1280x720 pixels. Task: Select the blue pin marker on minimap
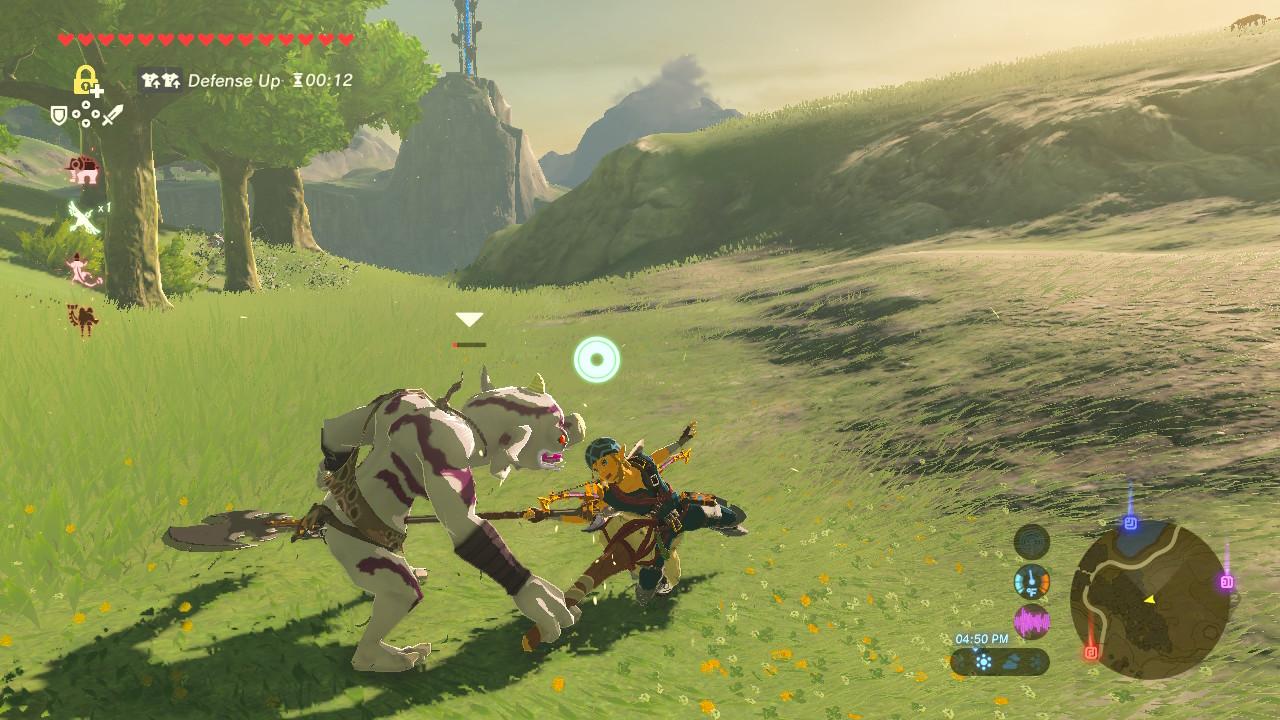pos(1130,523)
